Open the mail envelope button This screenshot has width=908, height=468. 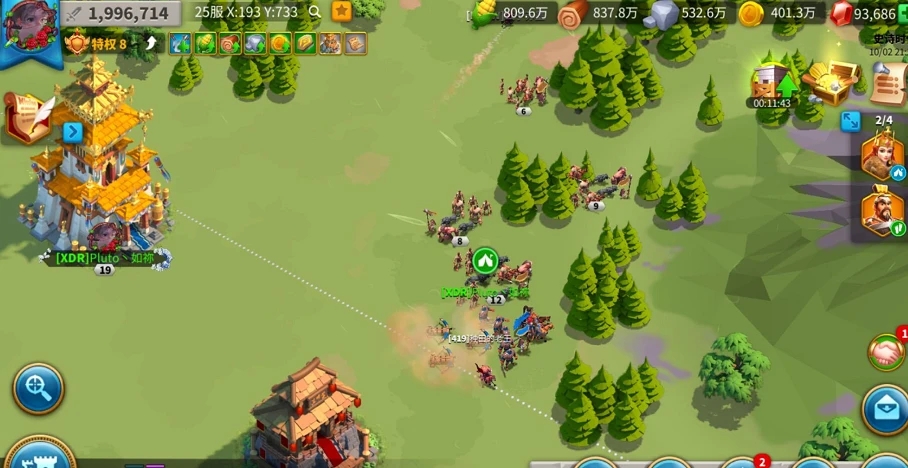click(885, 411)
